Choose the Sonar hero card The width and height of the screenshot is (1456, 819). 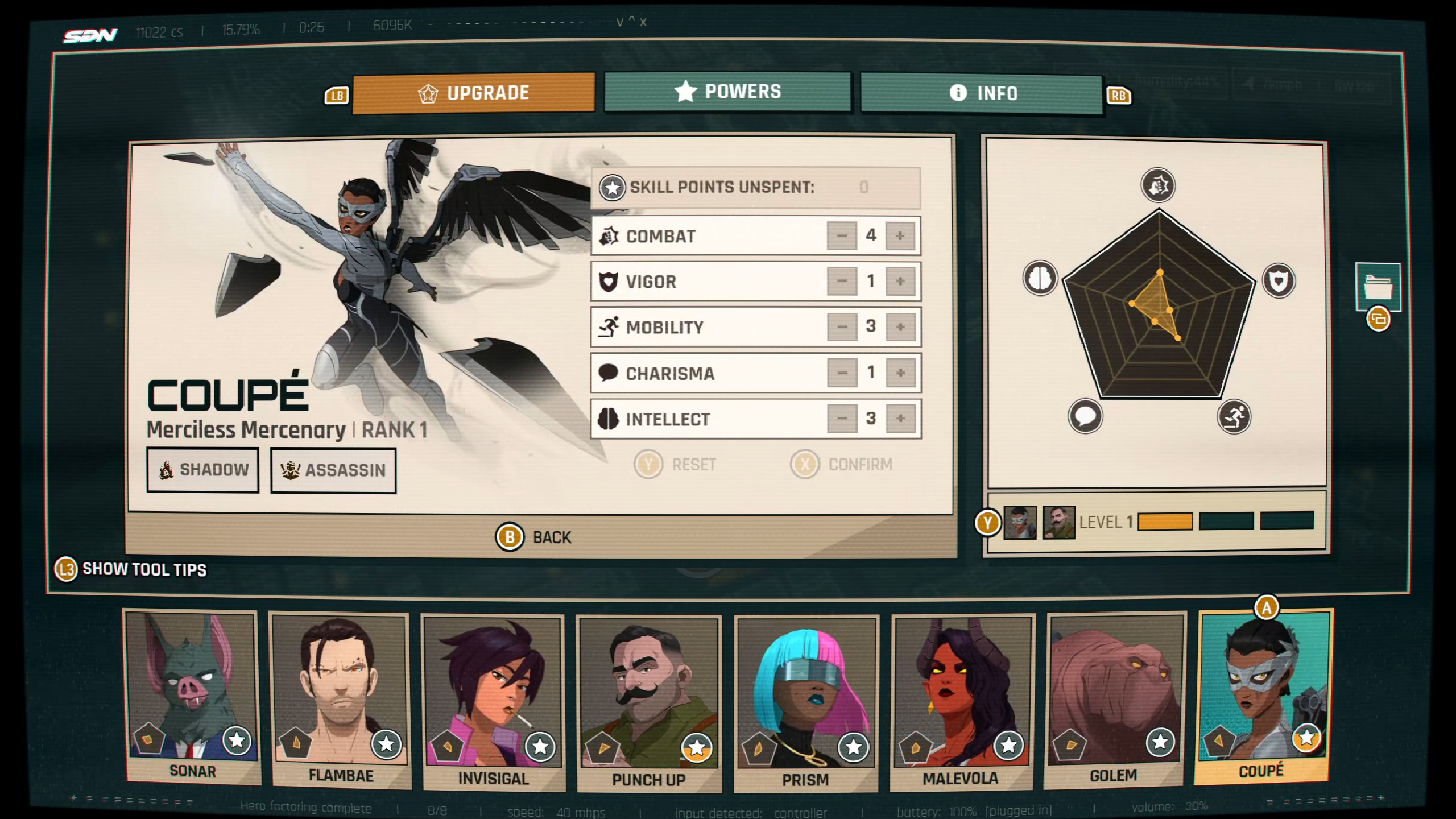point(192,697)
